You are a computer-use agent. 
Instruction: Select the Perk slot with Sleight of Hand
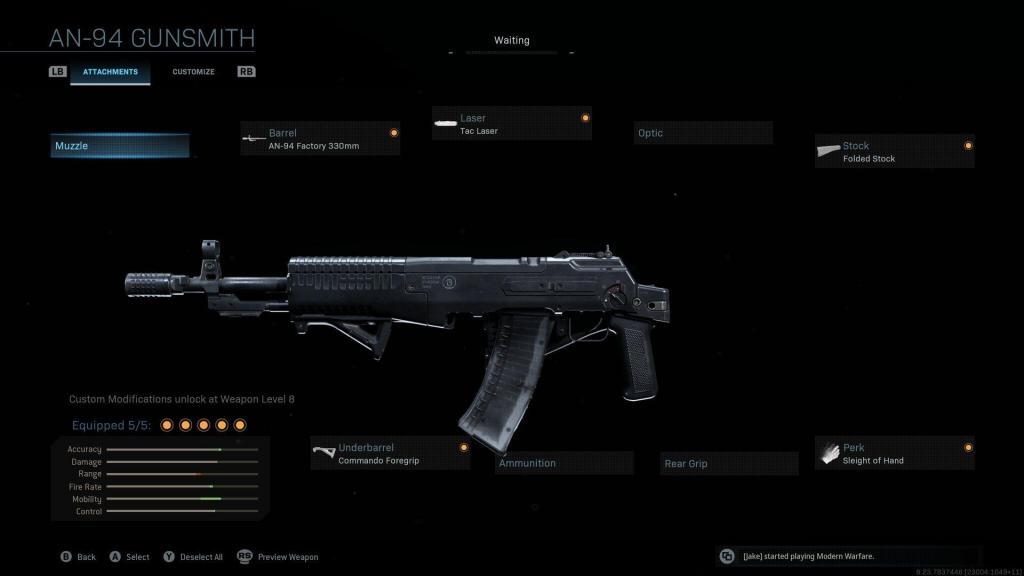[894, 454]
